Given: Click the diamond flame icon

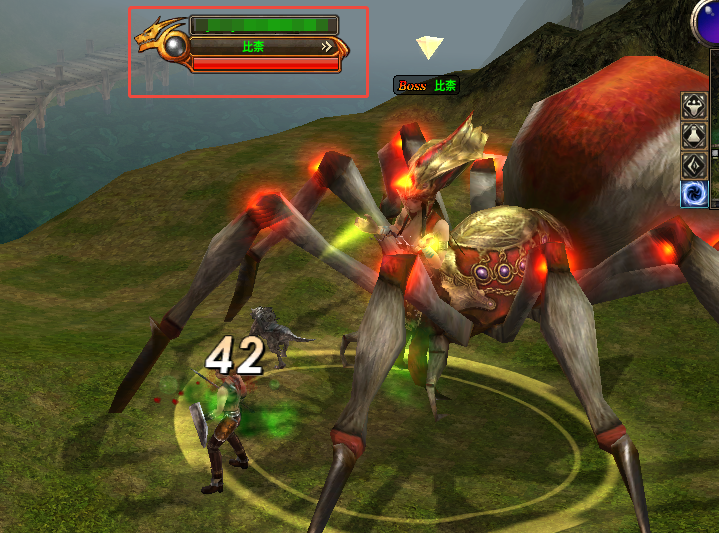Looking at the screenshot, I should click(695, 165).
